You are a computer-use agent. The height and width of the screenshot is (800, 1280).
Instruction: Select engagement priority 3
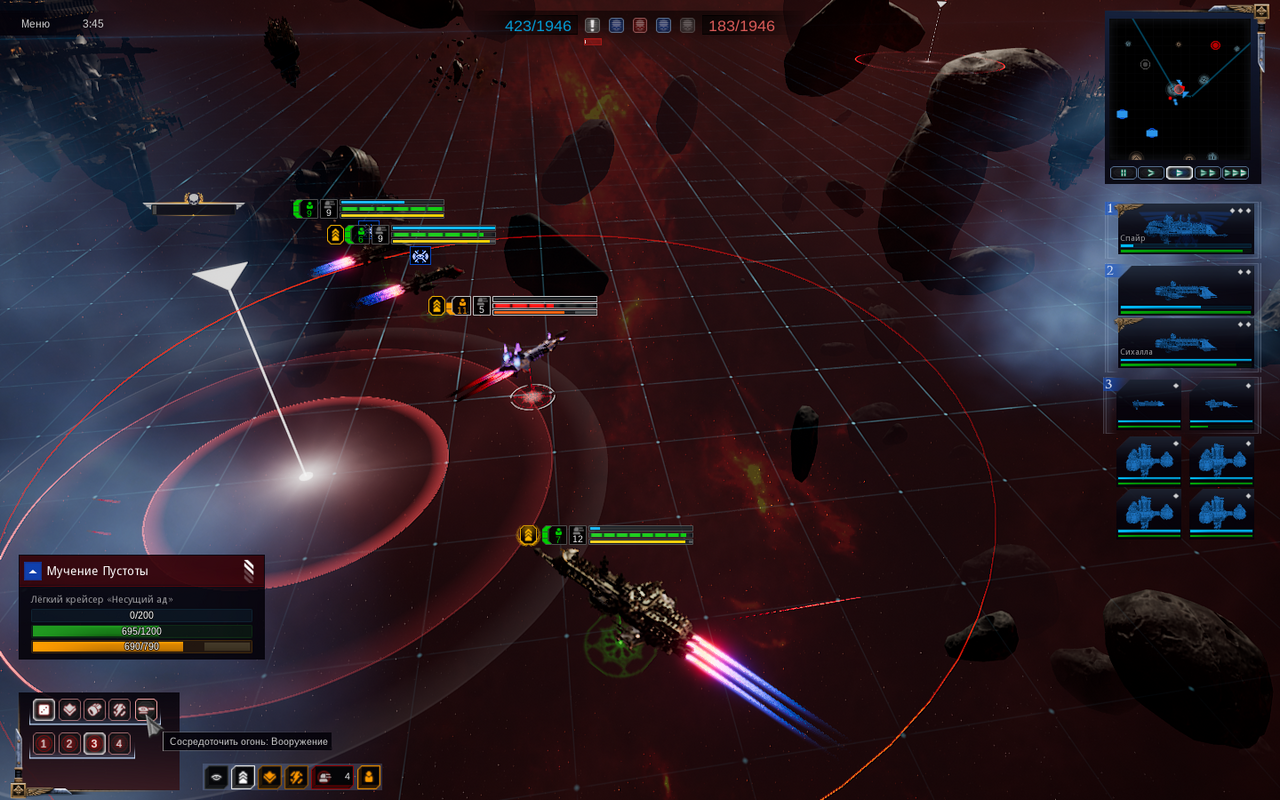pos(94,743)
